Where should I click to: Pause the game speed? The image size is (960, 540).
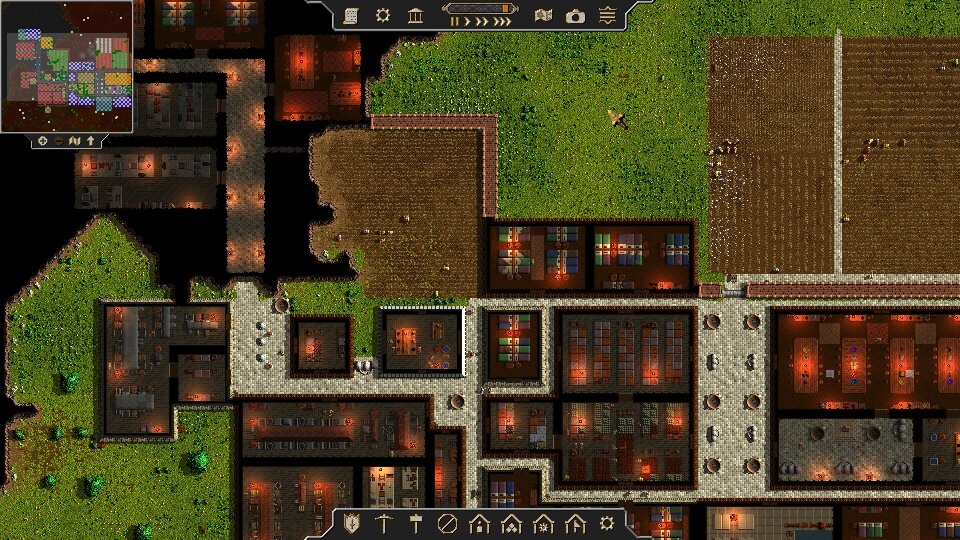[455, 21]
